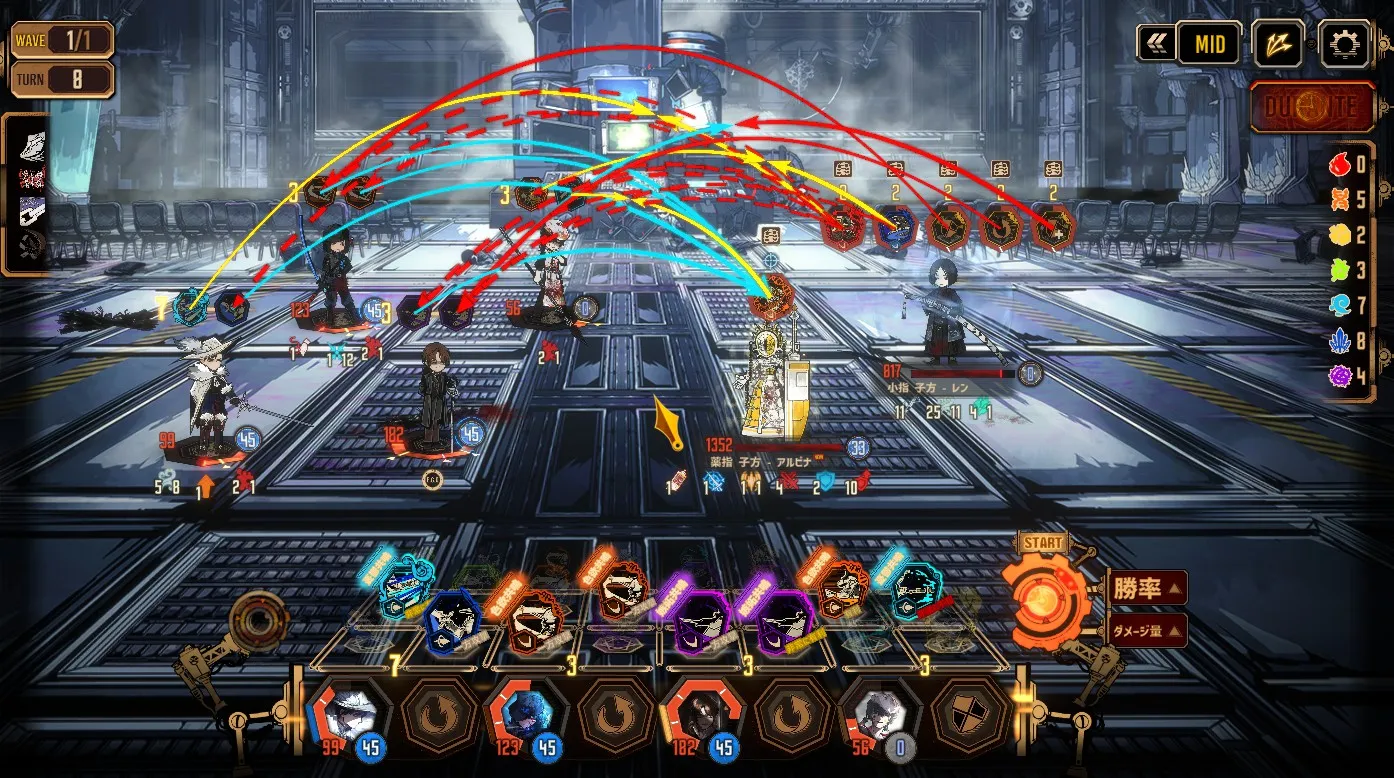Click the double-arrow rewind button
This screenshot has height=778, width=1394.
pos(1155,44)
